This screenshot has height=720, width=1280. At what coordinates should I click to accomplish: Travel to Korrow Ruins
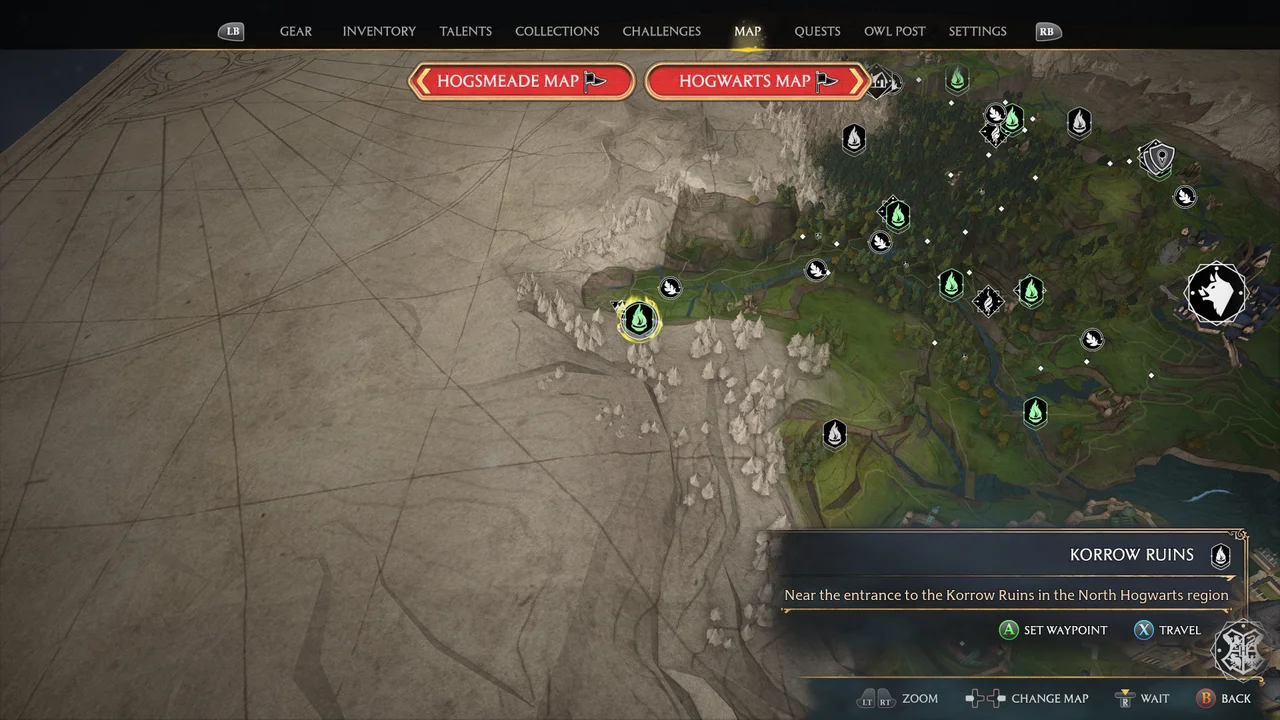pyautogui.click(x=1168, y=630)
